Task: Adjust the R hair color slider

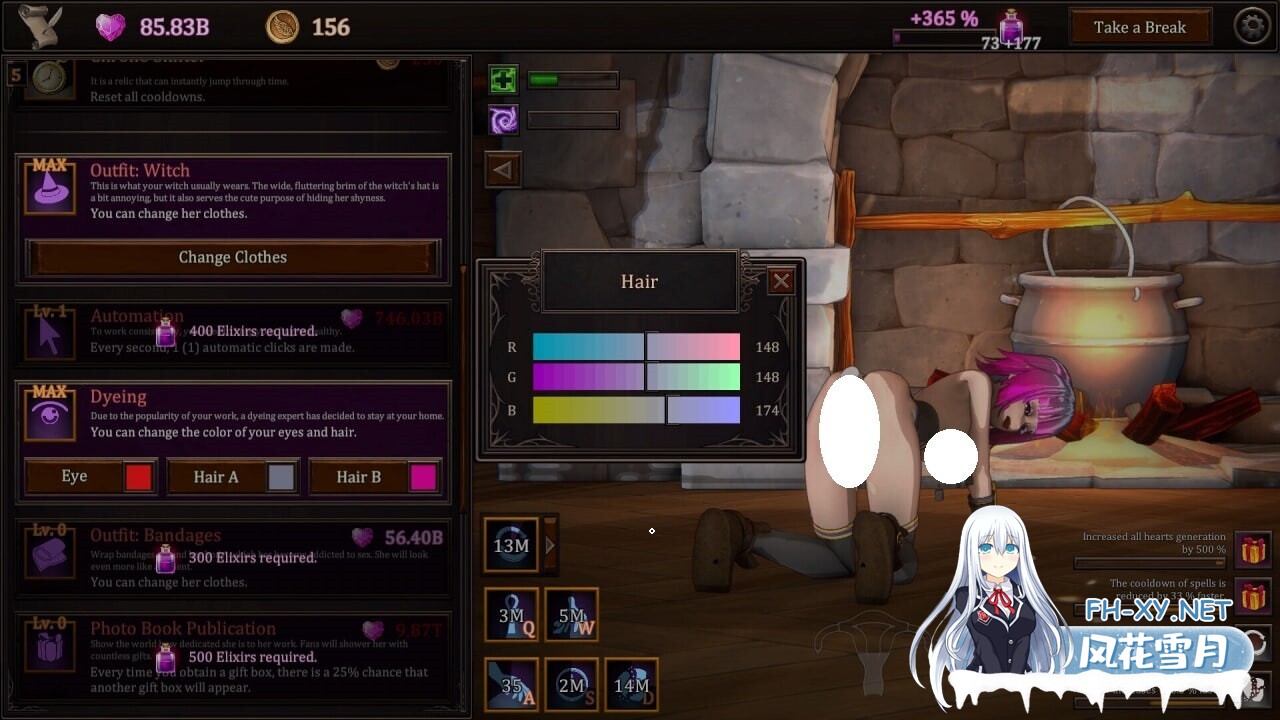Action: (x=646, y=347)
